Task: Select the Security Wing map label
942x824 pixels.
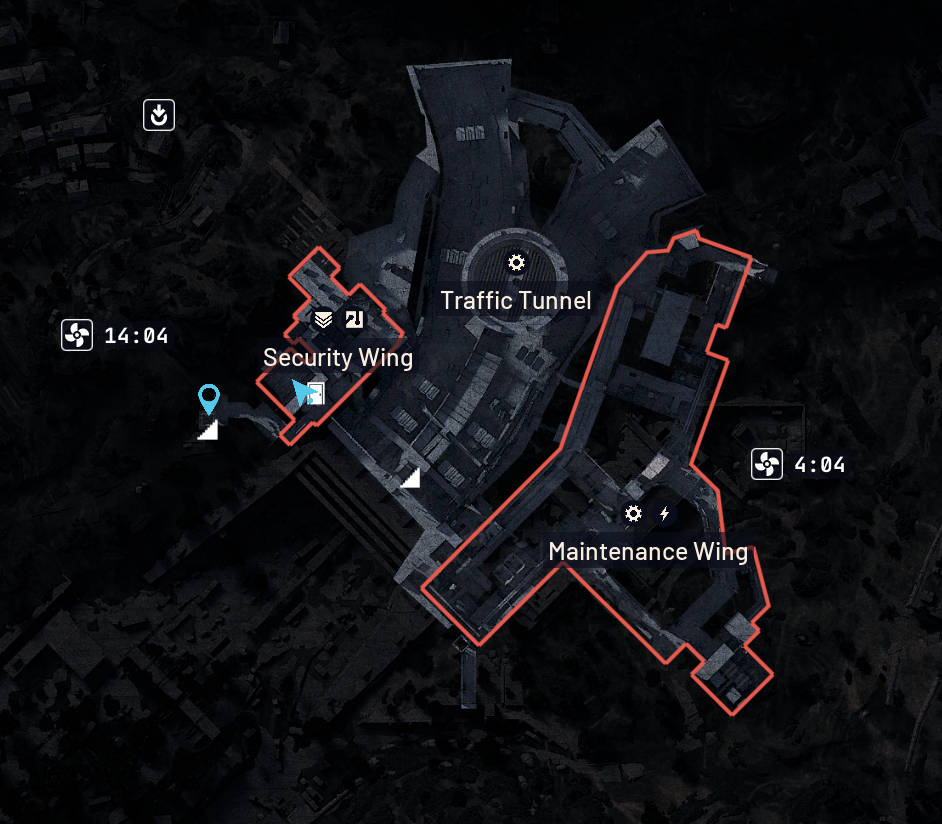Action: [x=338, y=357]
